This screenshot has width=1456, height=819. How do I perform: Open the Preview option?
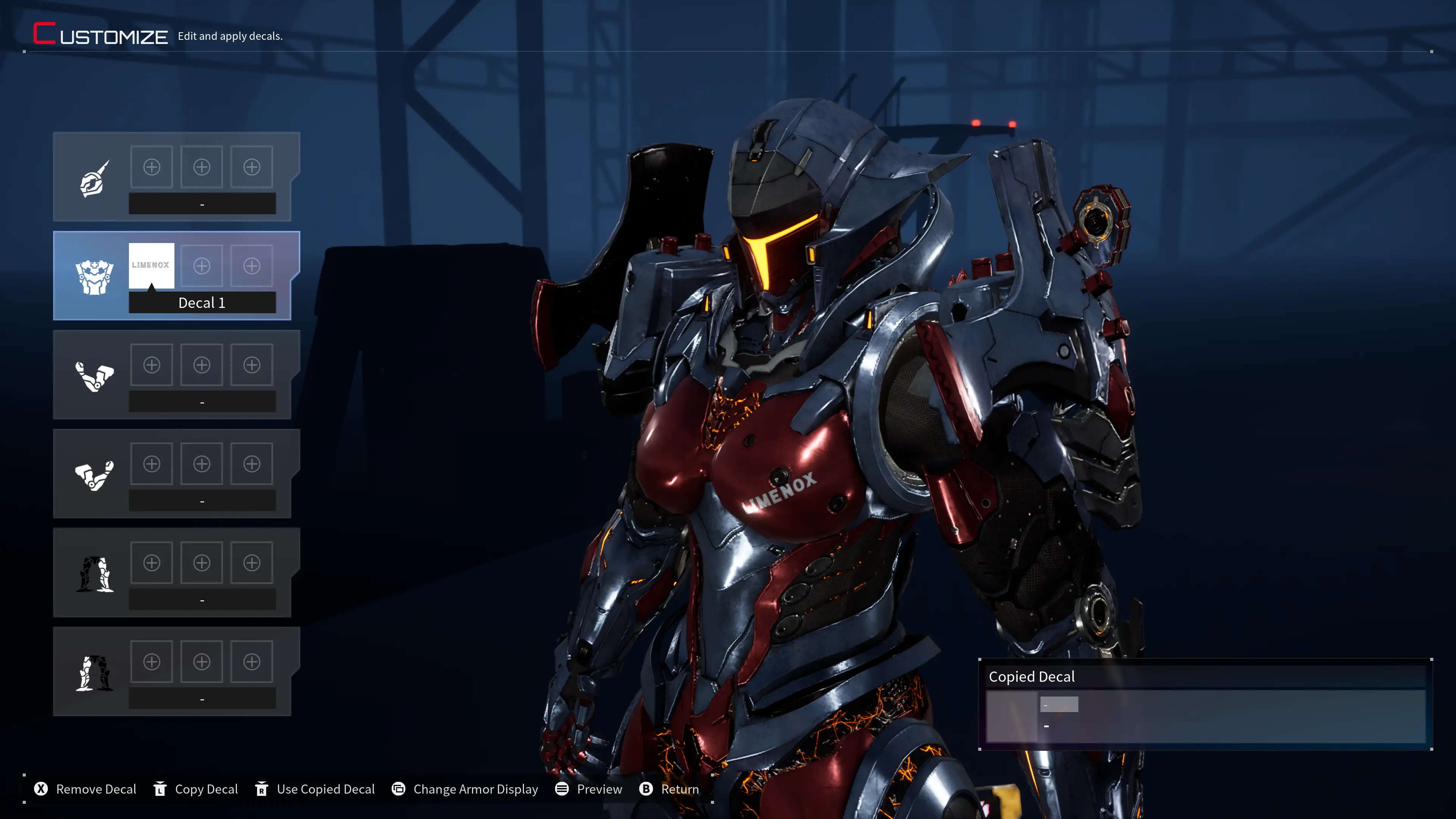coord(589,789)
